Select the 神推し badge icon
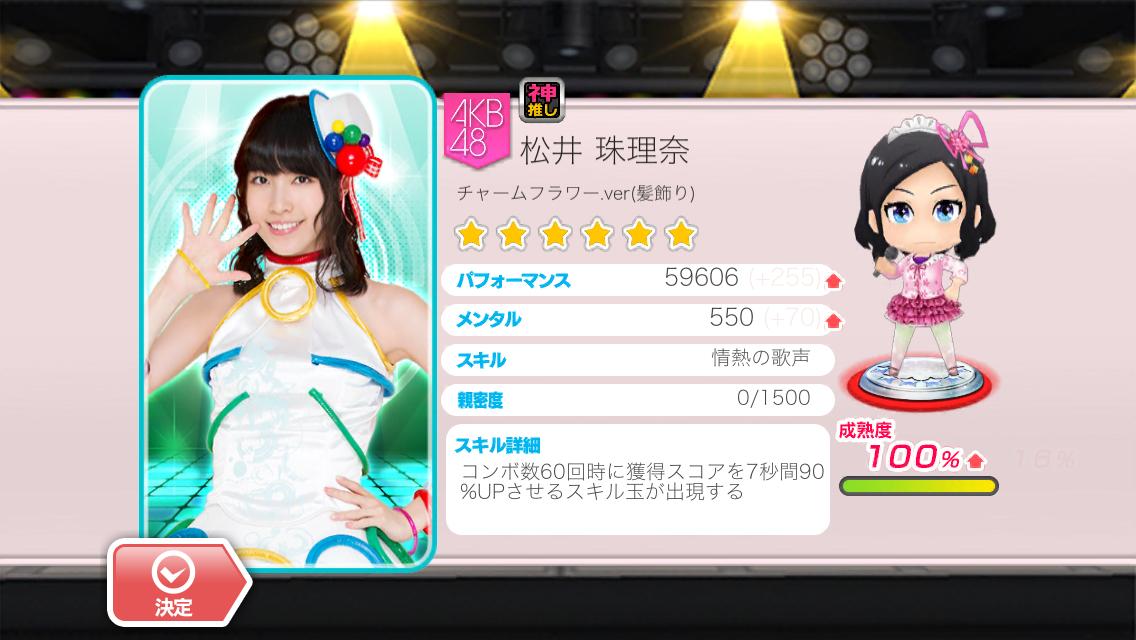Viewport: 1136px width, 640px height. pyautogui.click(x=542, y=101)
